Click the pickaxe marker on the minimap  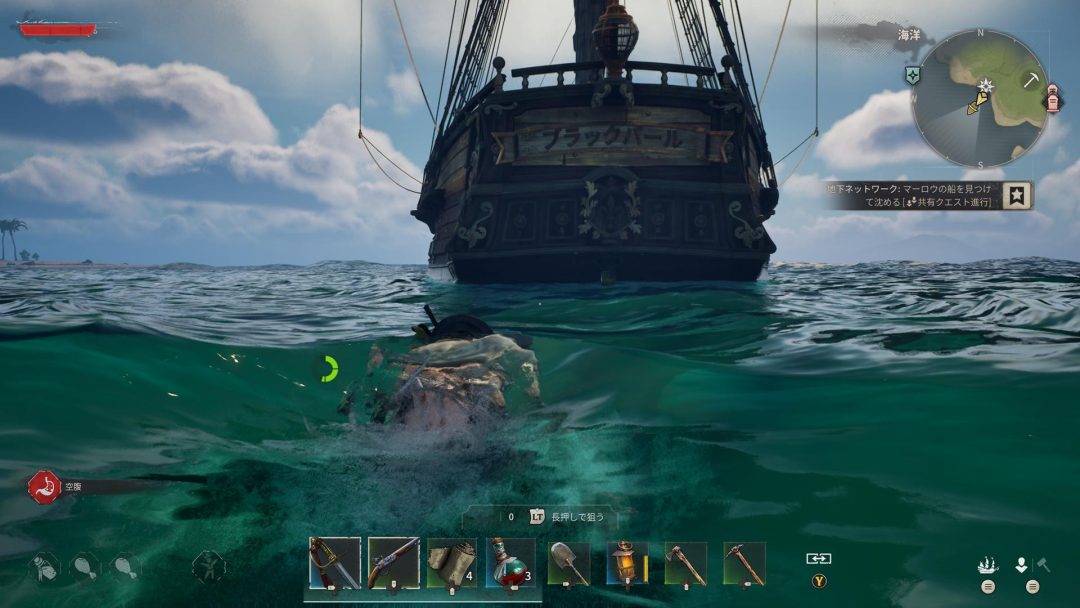click(x=1031, y=80)
